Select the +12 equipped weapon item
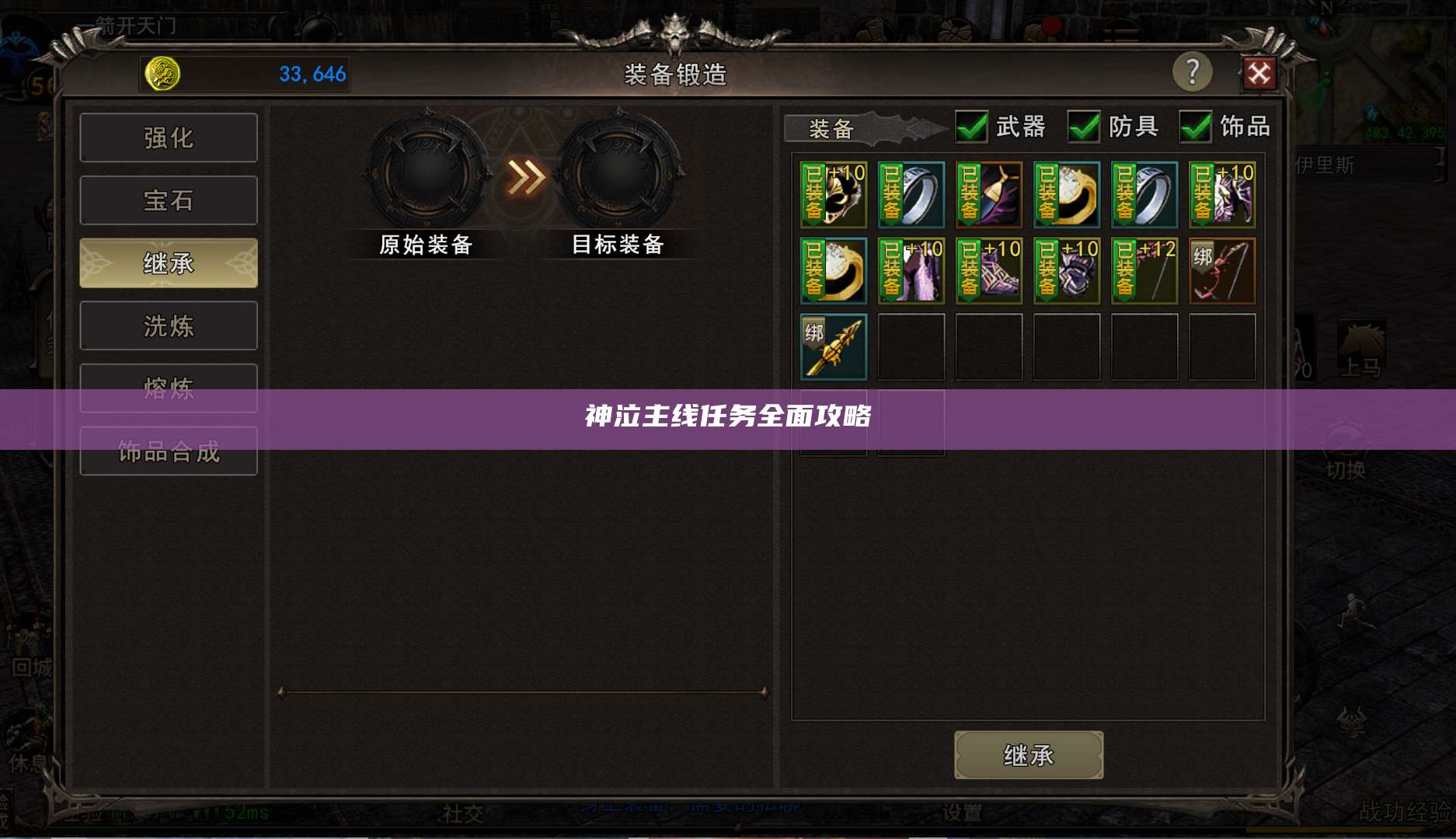Viewport: 1456px width, 839px height. coord(1144,270)
